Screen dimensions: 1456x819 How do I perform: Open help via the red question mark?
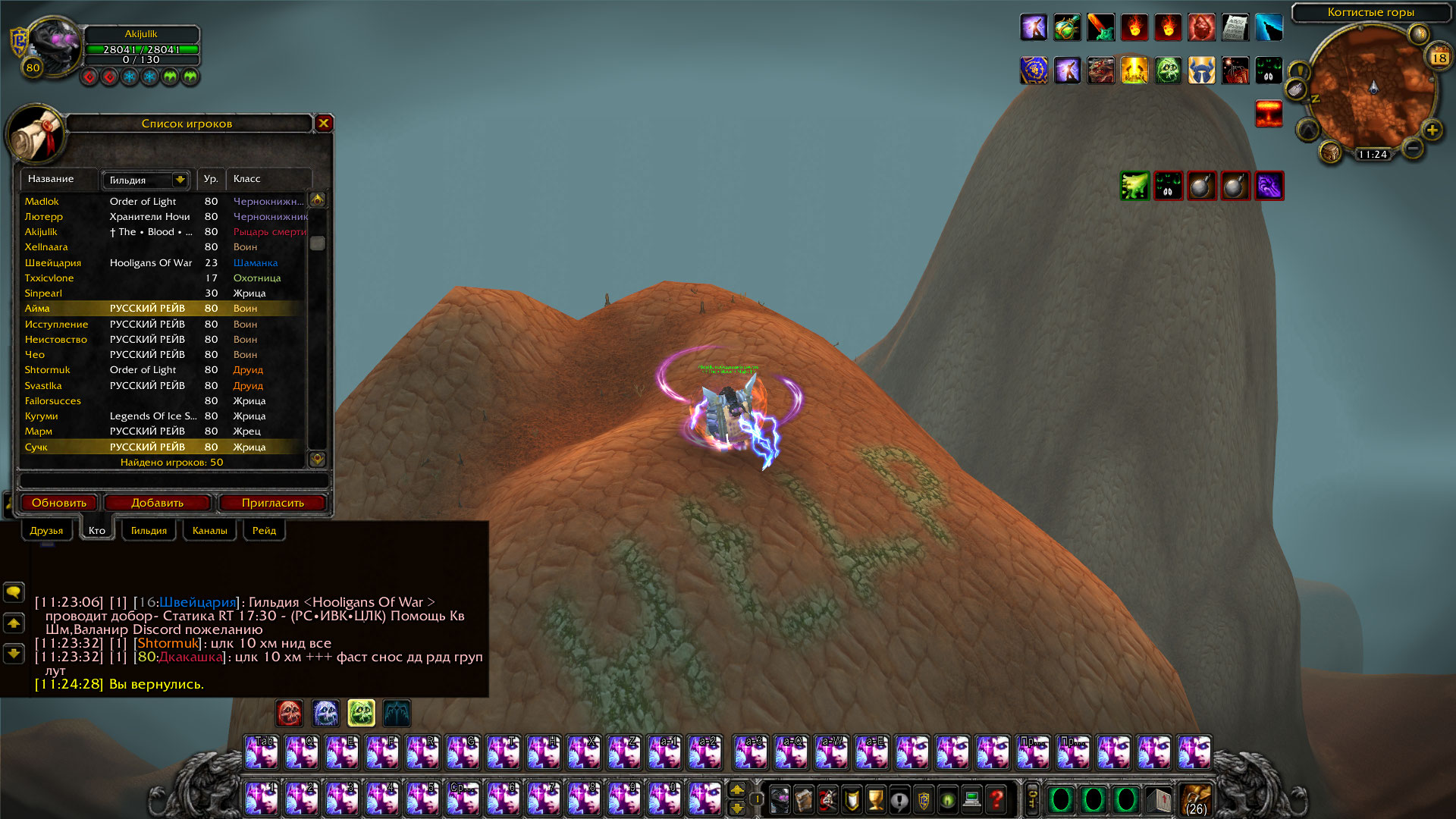tap(996, 799)
